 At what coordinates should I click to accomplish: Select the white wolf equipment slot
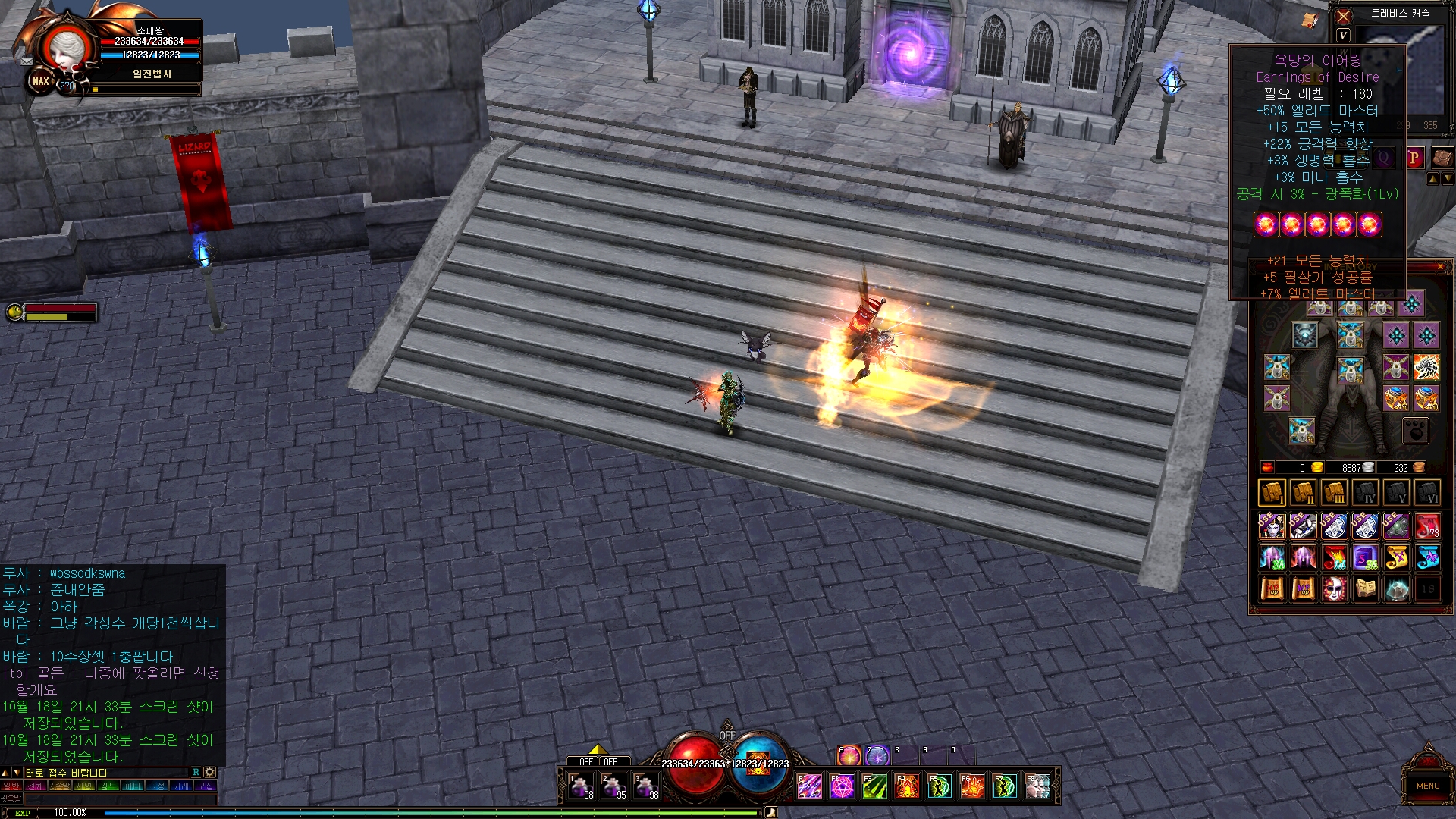(1426, 367)
